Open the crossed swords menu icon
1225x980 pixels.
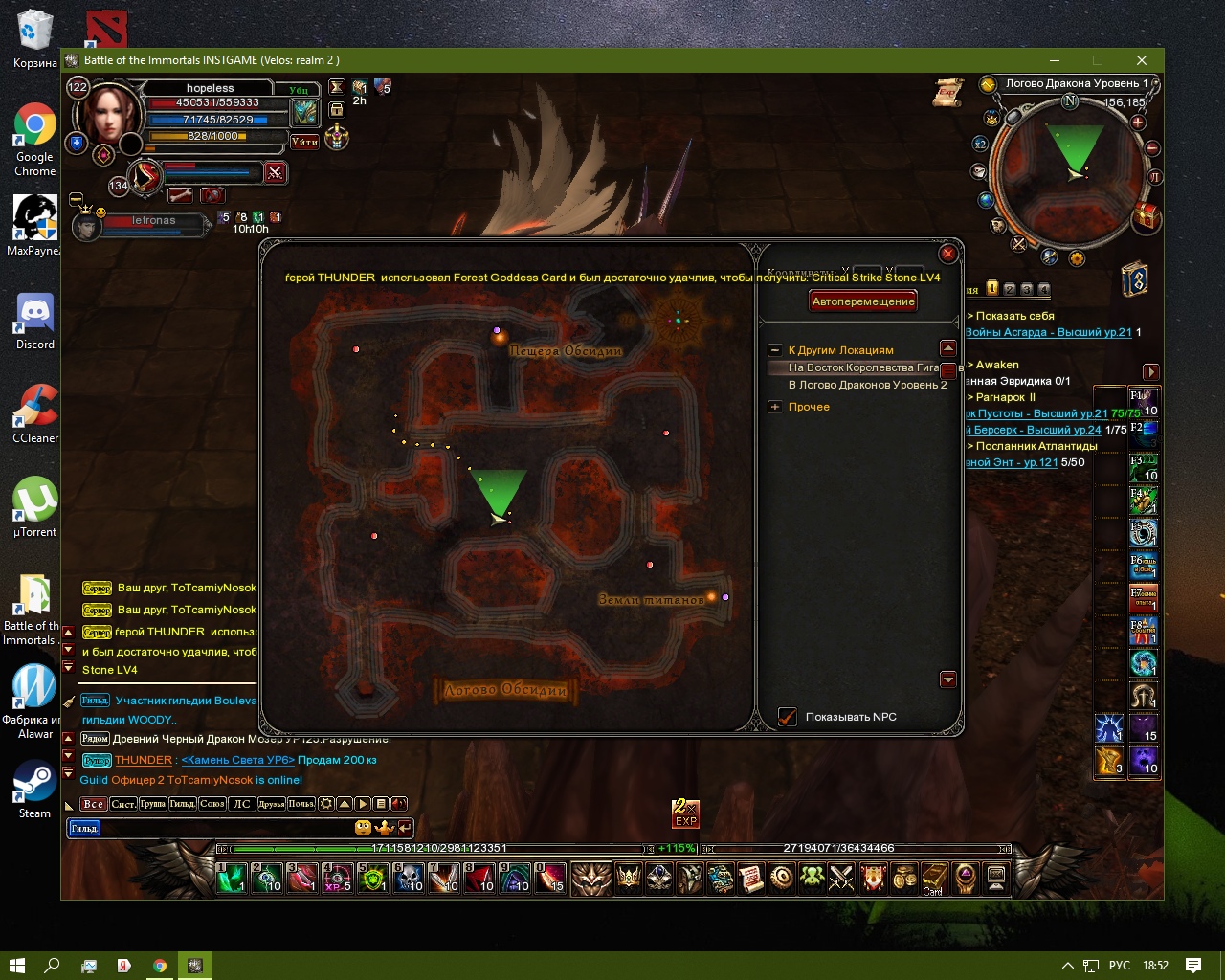(841, 878)
